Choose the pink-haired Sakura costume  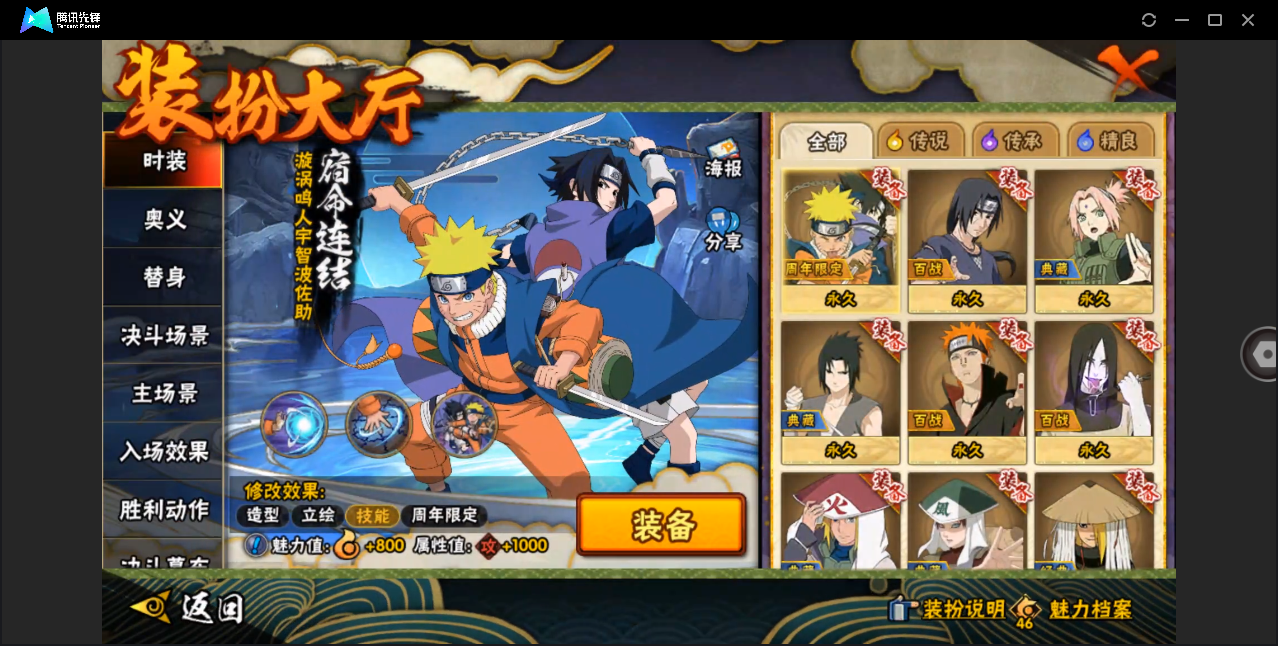click(1093, 238)
